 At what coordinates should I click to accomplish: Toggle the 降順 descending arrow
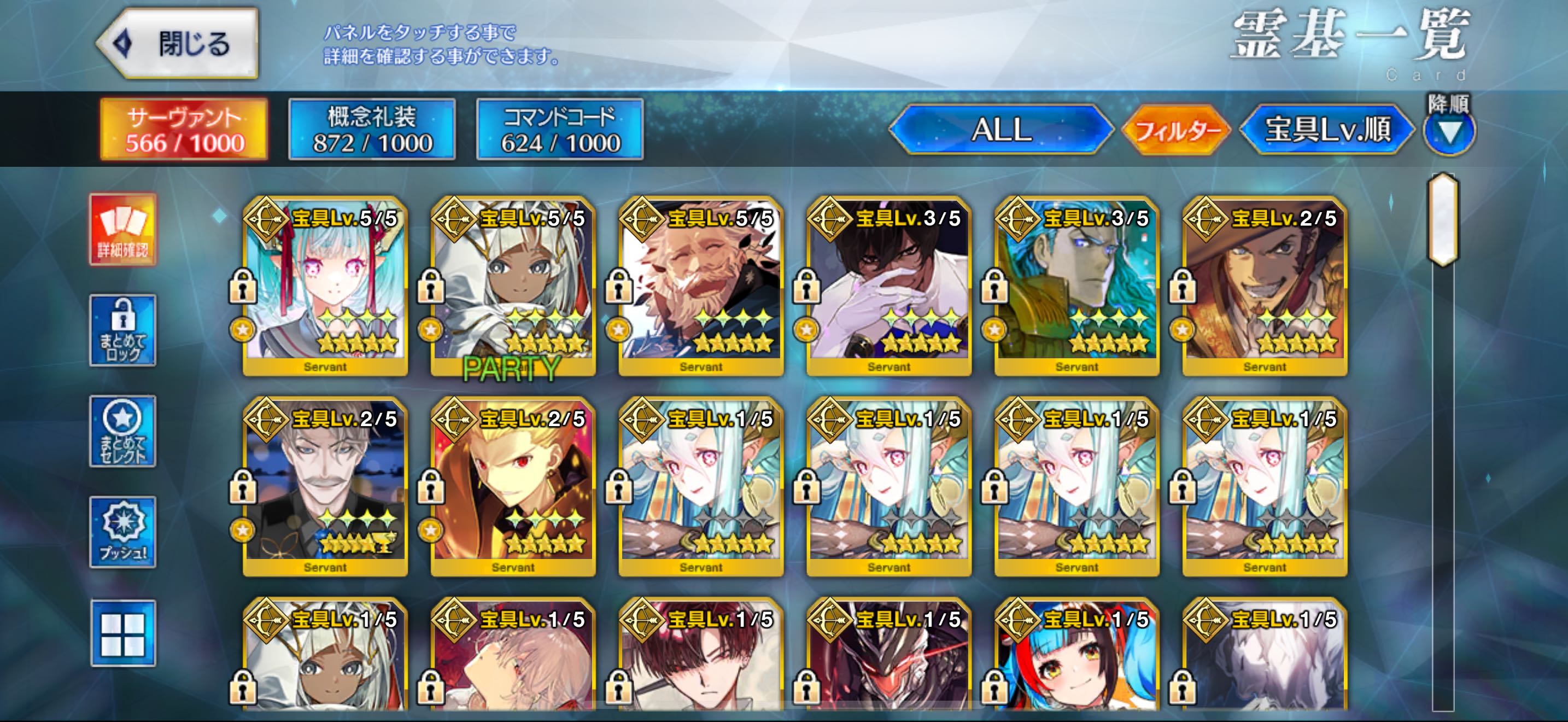coord(1449,131)
